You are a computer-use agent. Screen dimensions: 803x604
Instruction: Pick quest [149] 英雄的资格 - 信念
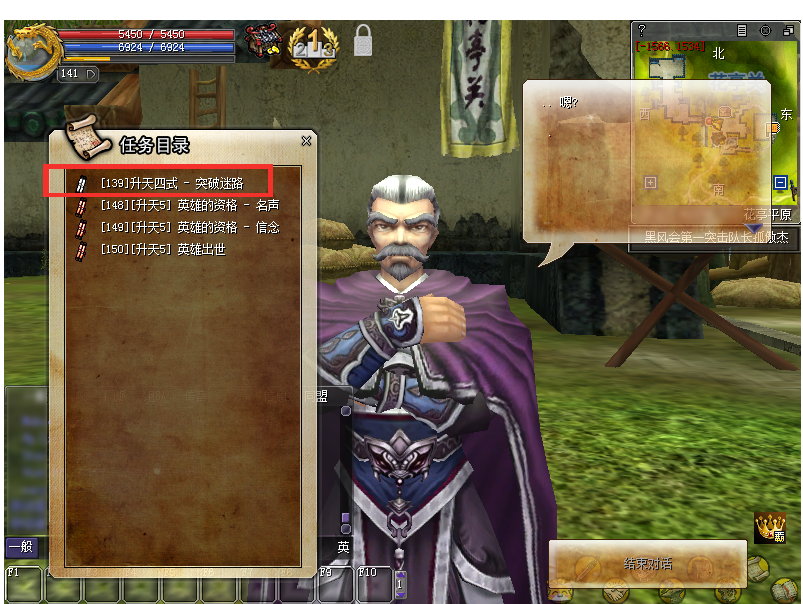pos(189,227)
